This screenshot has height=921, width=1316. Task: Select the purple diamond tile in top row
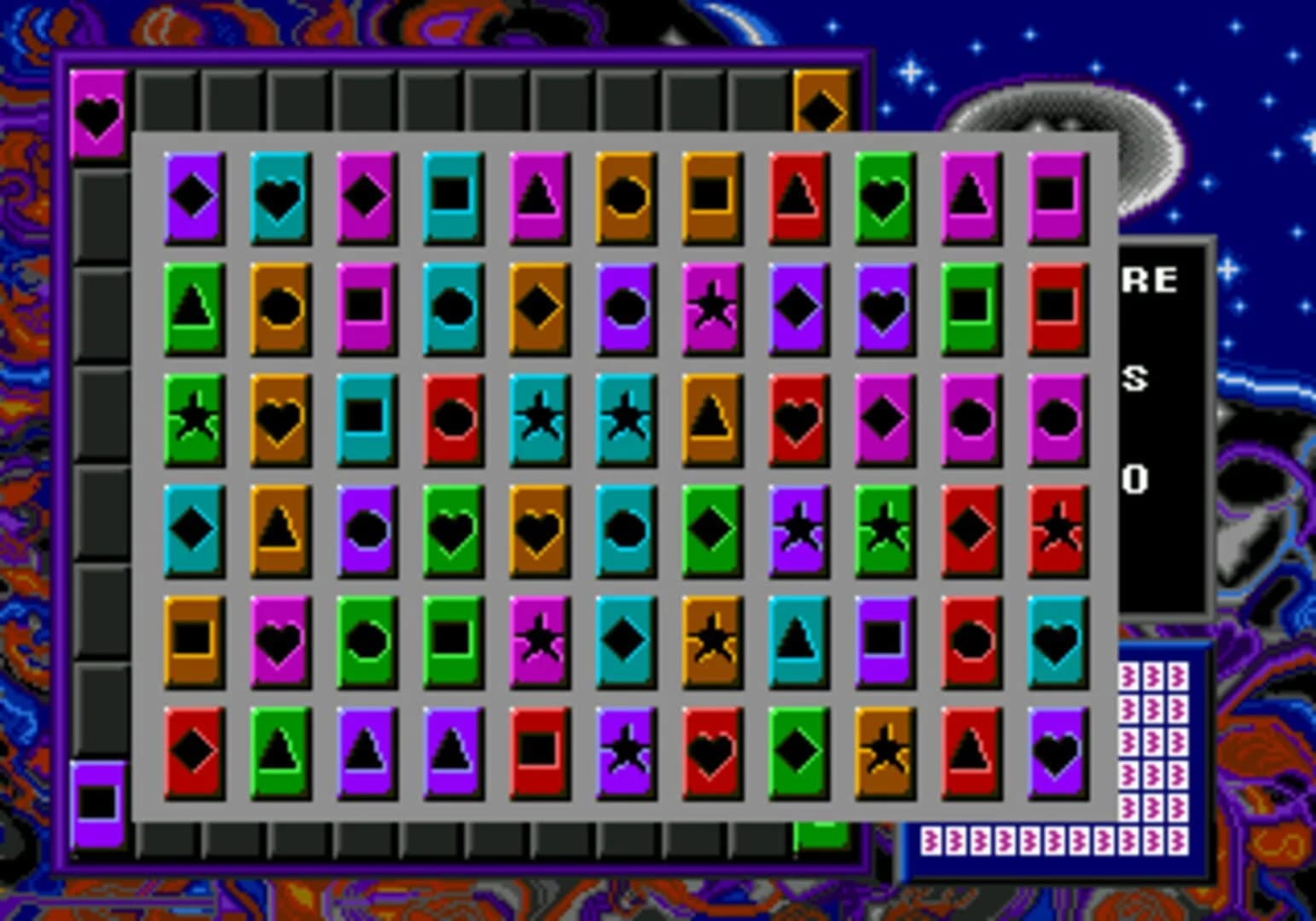pos(192,196)
